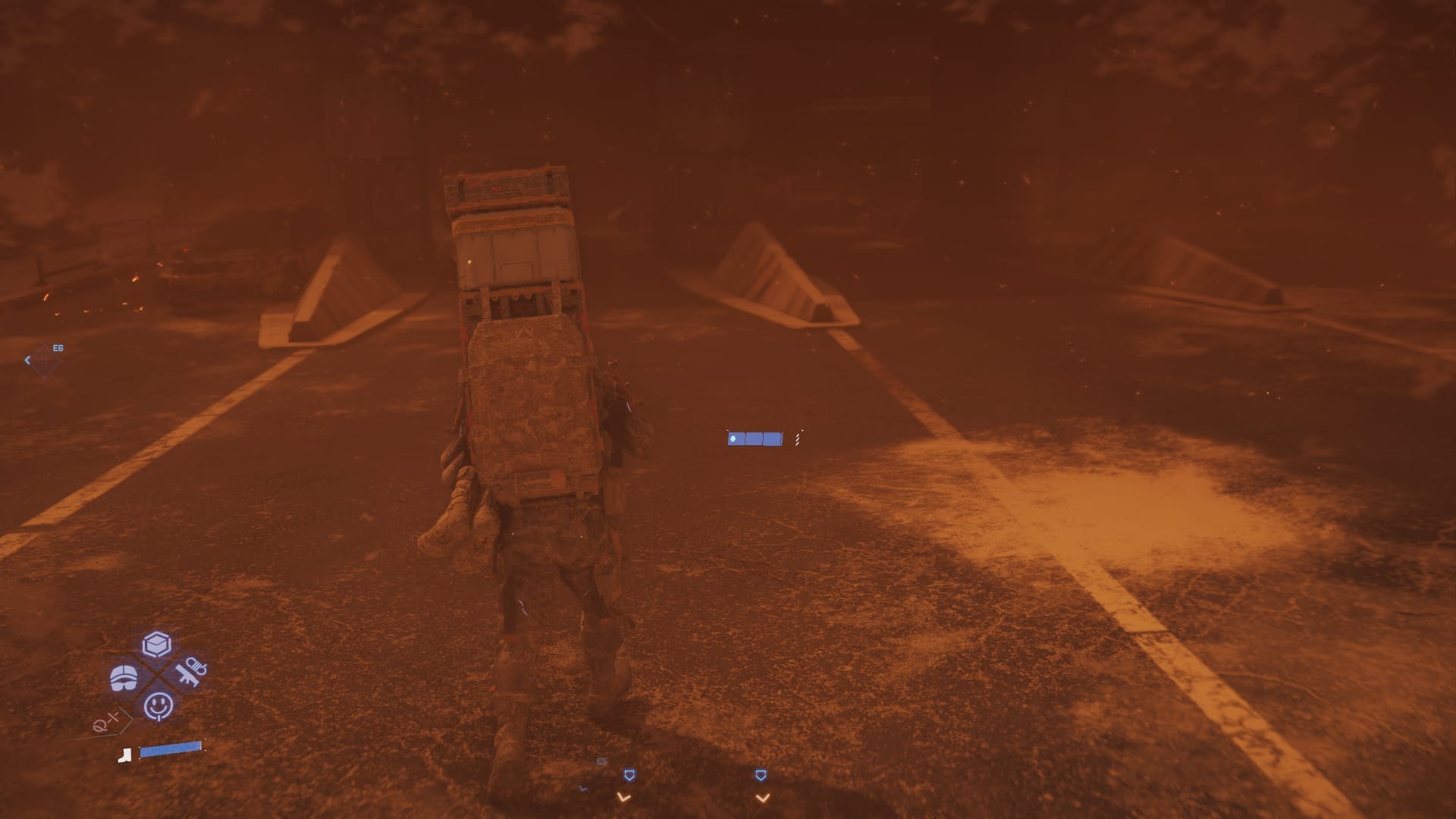Select the cube icon on the radial menu

point(157,644)
